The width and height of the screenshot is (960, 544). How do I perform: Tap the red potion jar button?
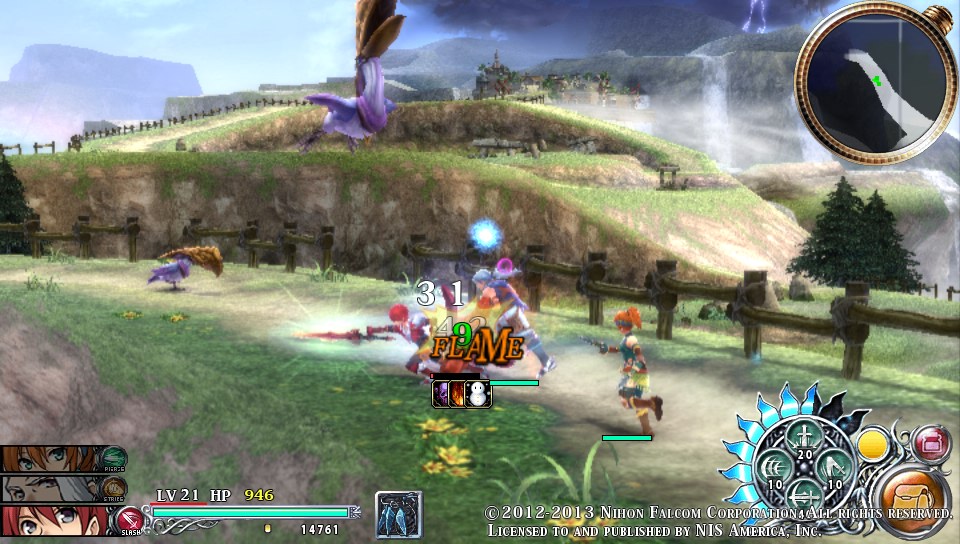click(931, 440)
